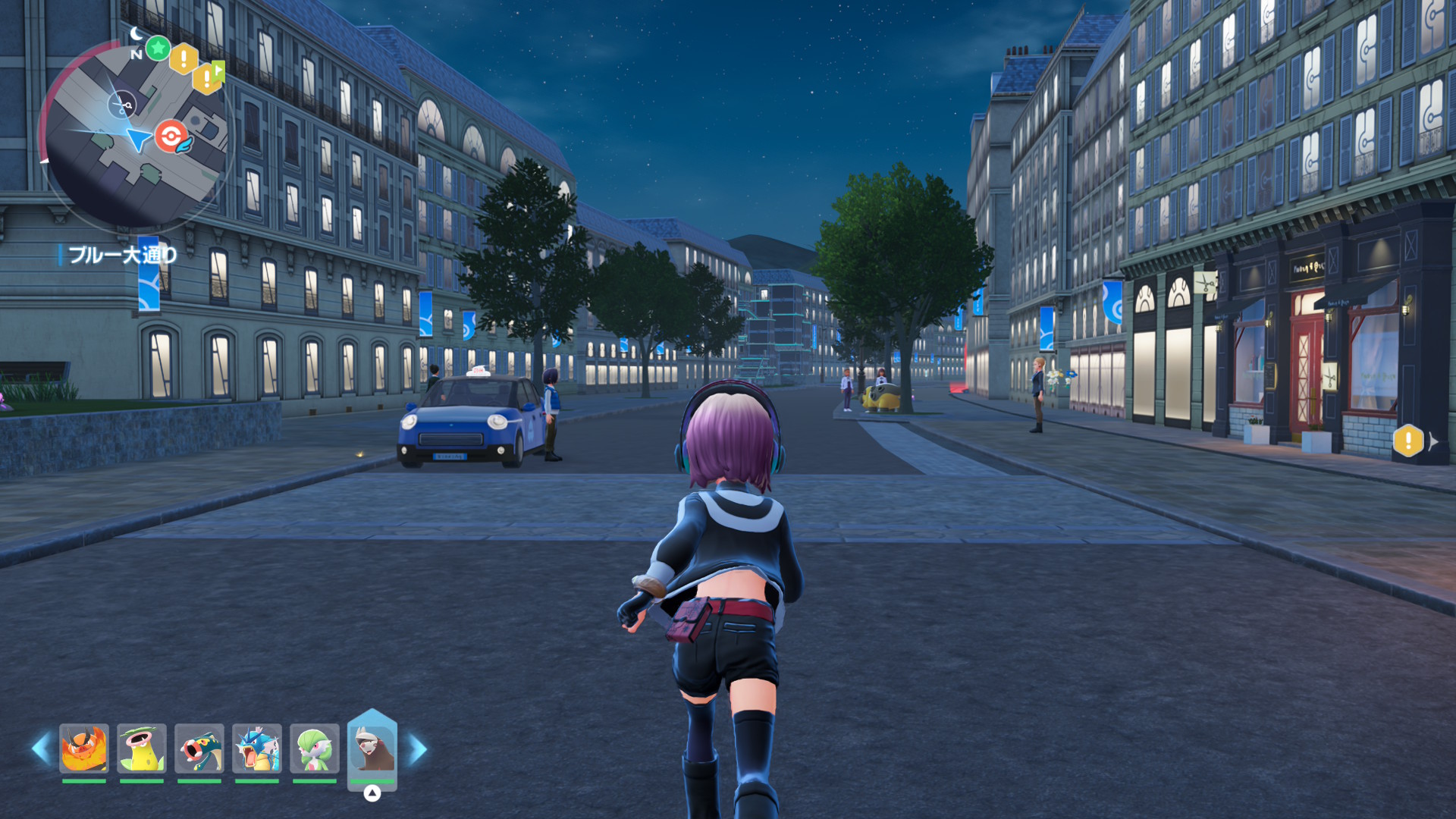This screenshot has height=819, width=1456.
Task: Click the party bar's right arrow
Action: (x=418, y=748)
